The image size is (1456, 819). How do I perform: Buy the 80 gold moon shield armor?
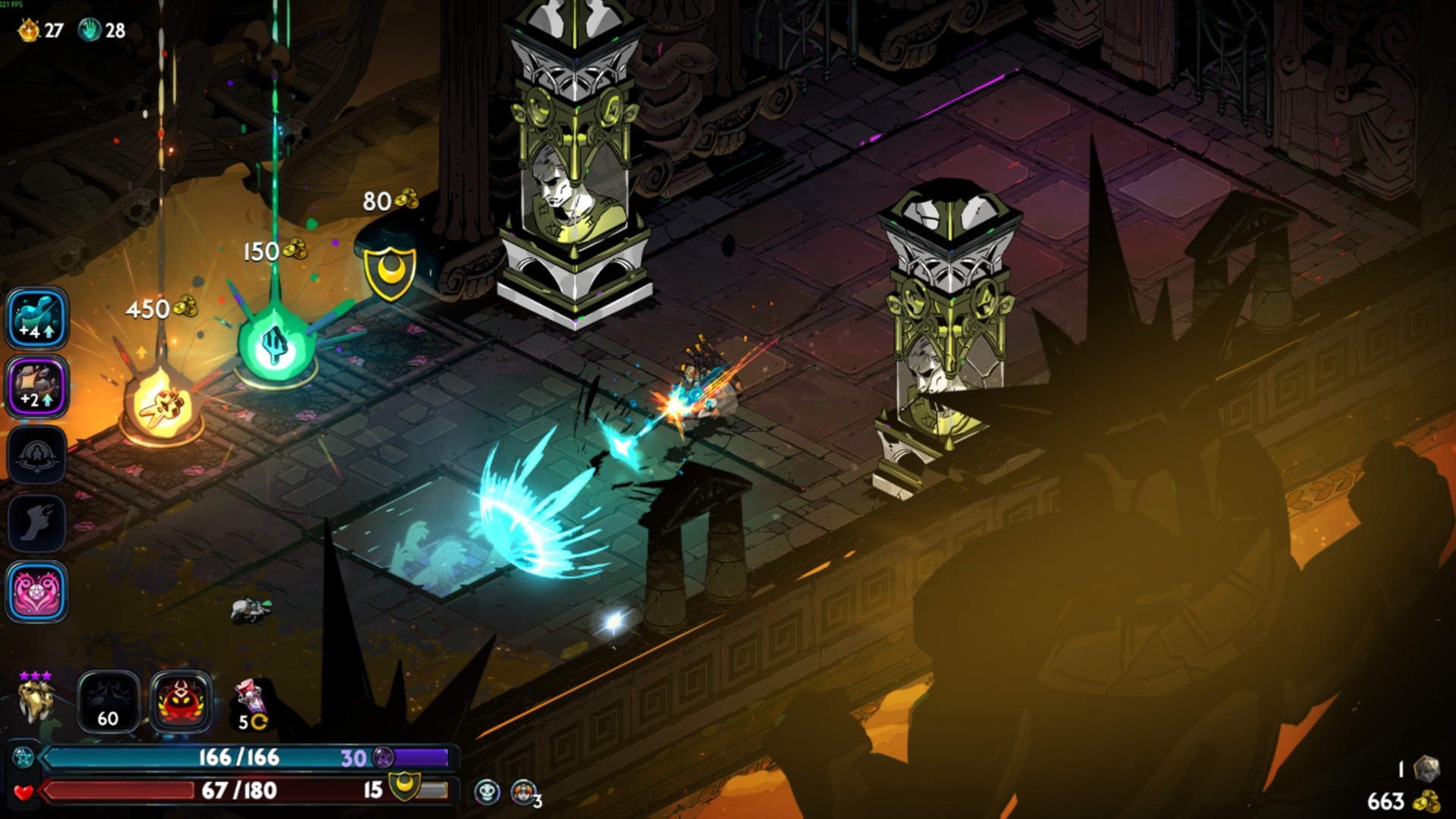[x=391, y=271]
